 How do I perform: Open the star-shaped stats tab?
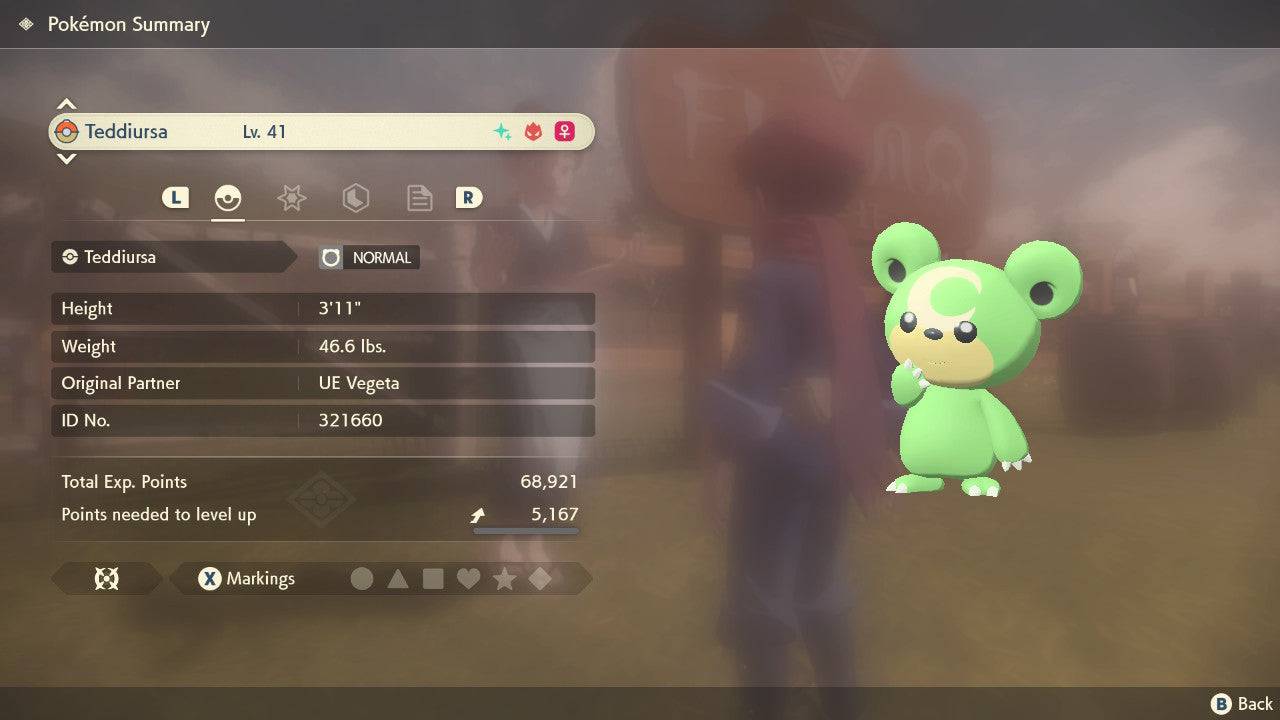point(291,198)
